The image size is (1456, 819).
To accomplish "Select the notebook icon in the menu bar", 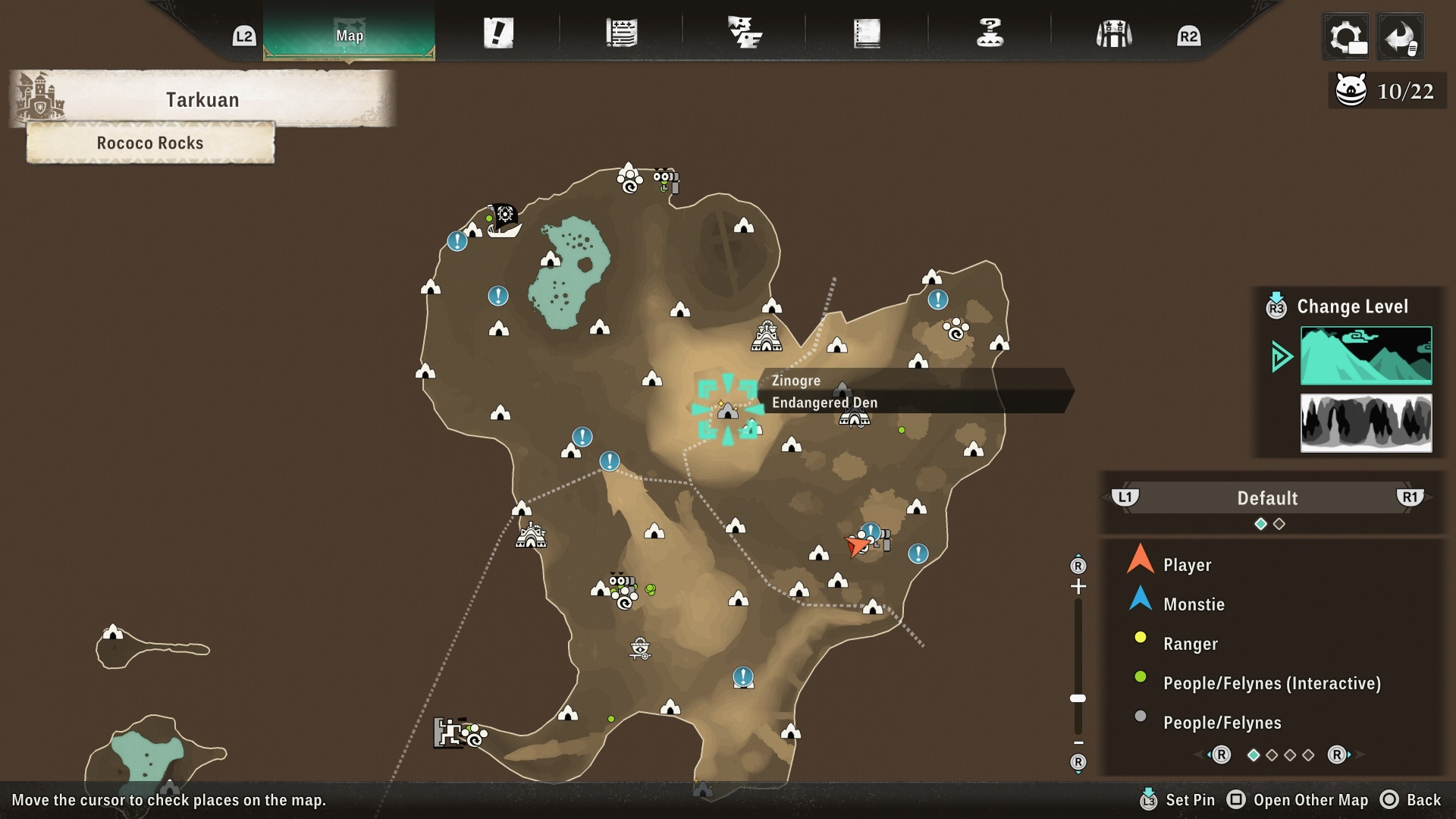I will [x=869, y=33].
